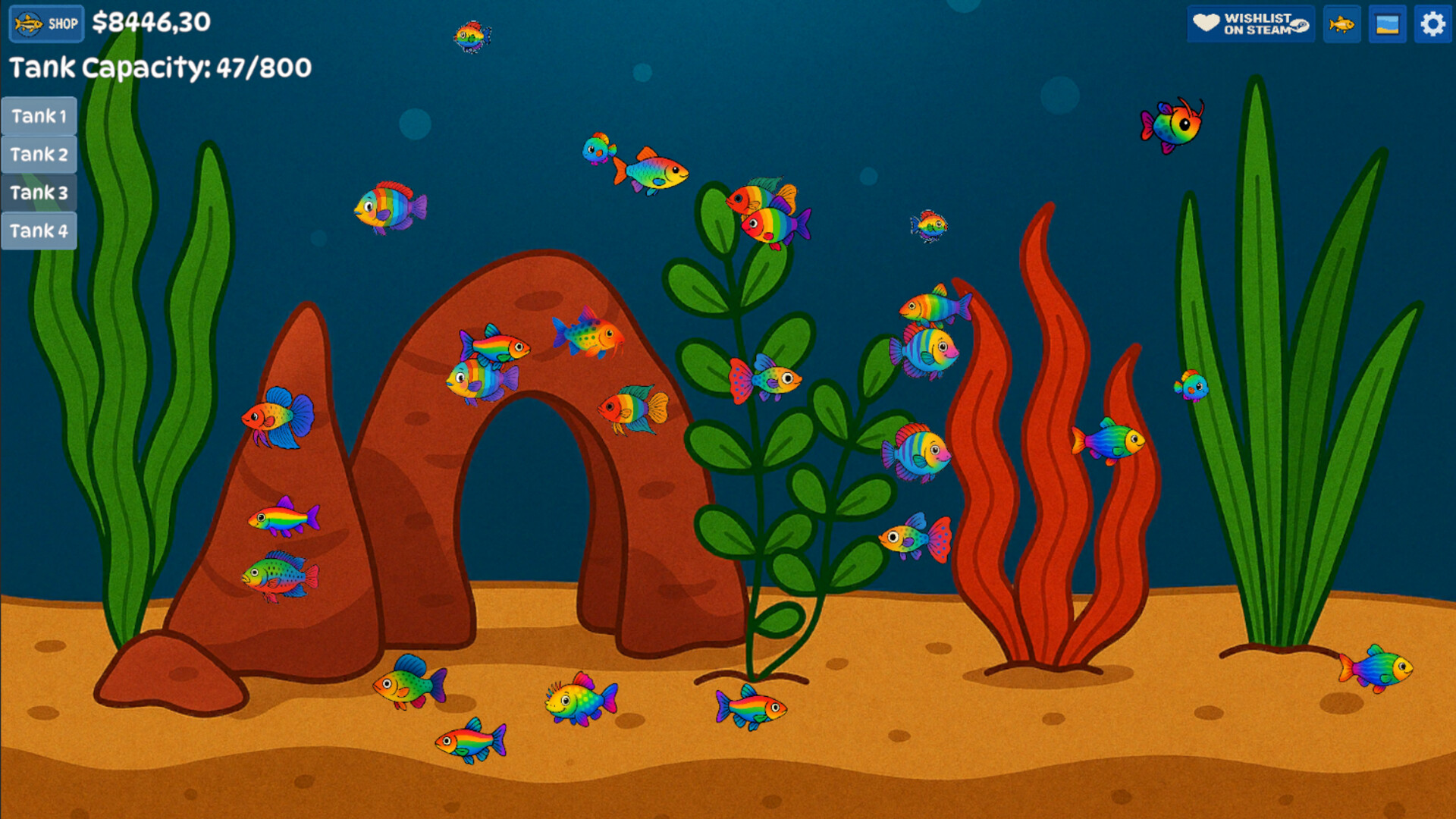Switch to Tank 4
The height and width of the screenshot is (819, 1456).
(39, 231)
